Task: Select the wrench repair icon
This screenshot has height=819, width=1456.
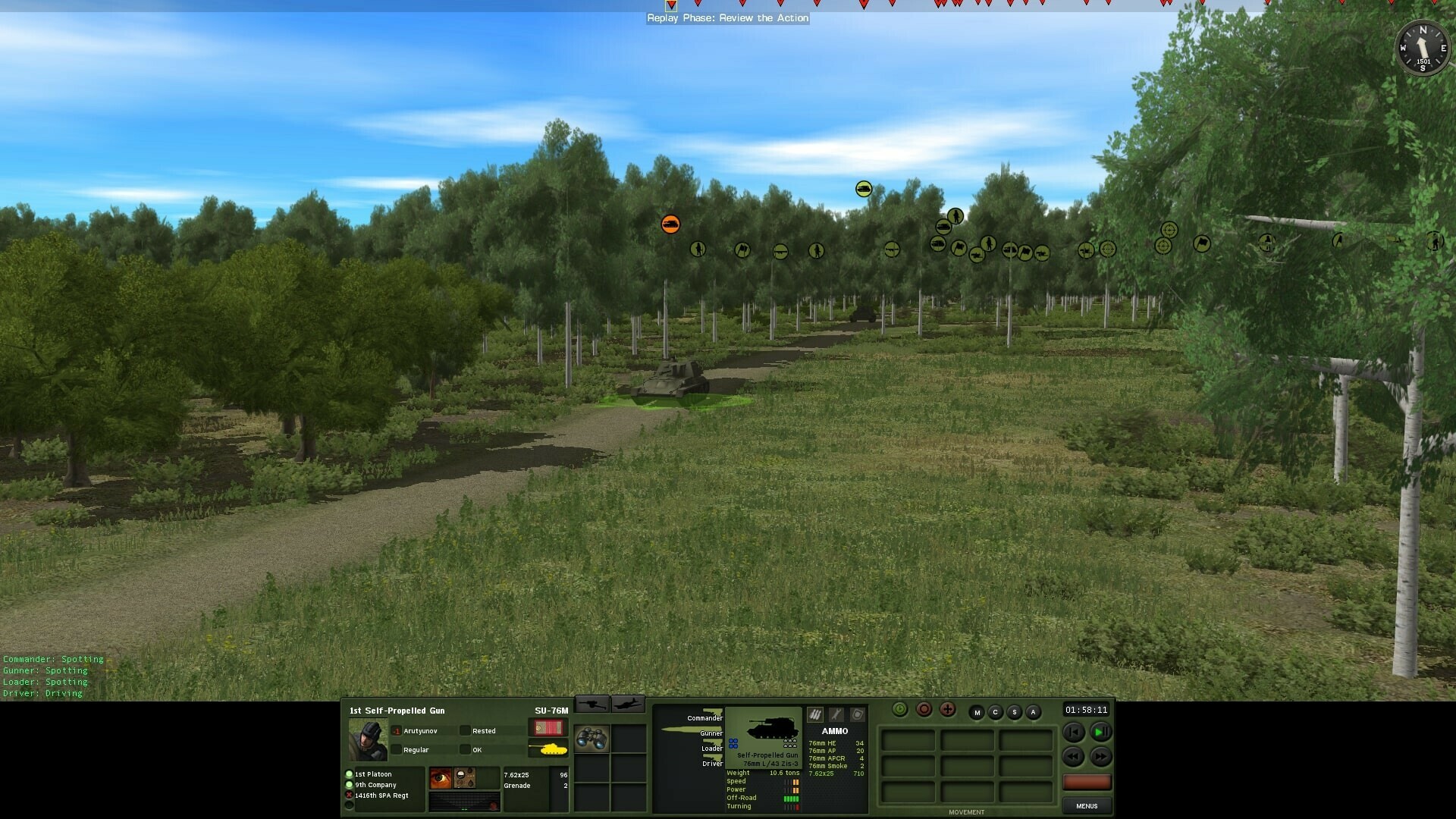Action: pyautogui.click(x=836, y=714)
